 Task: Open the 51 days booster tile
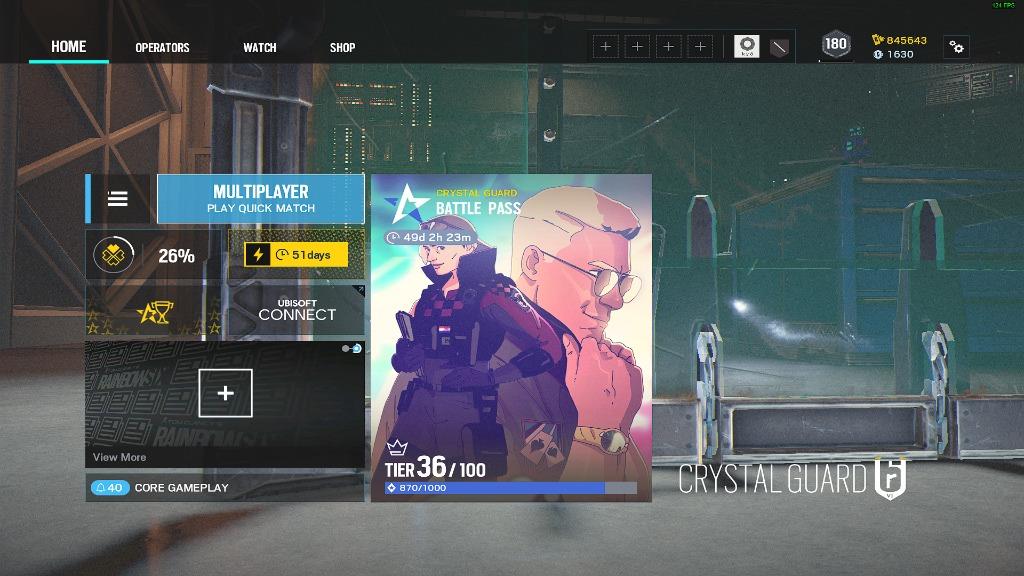297,255
